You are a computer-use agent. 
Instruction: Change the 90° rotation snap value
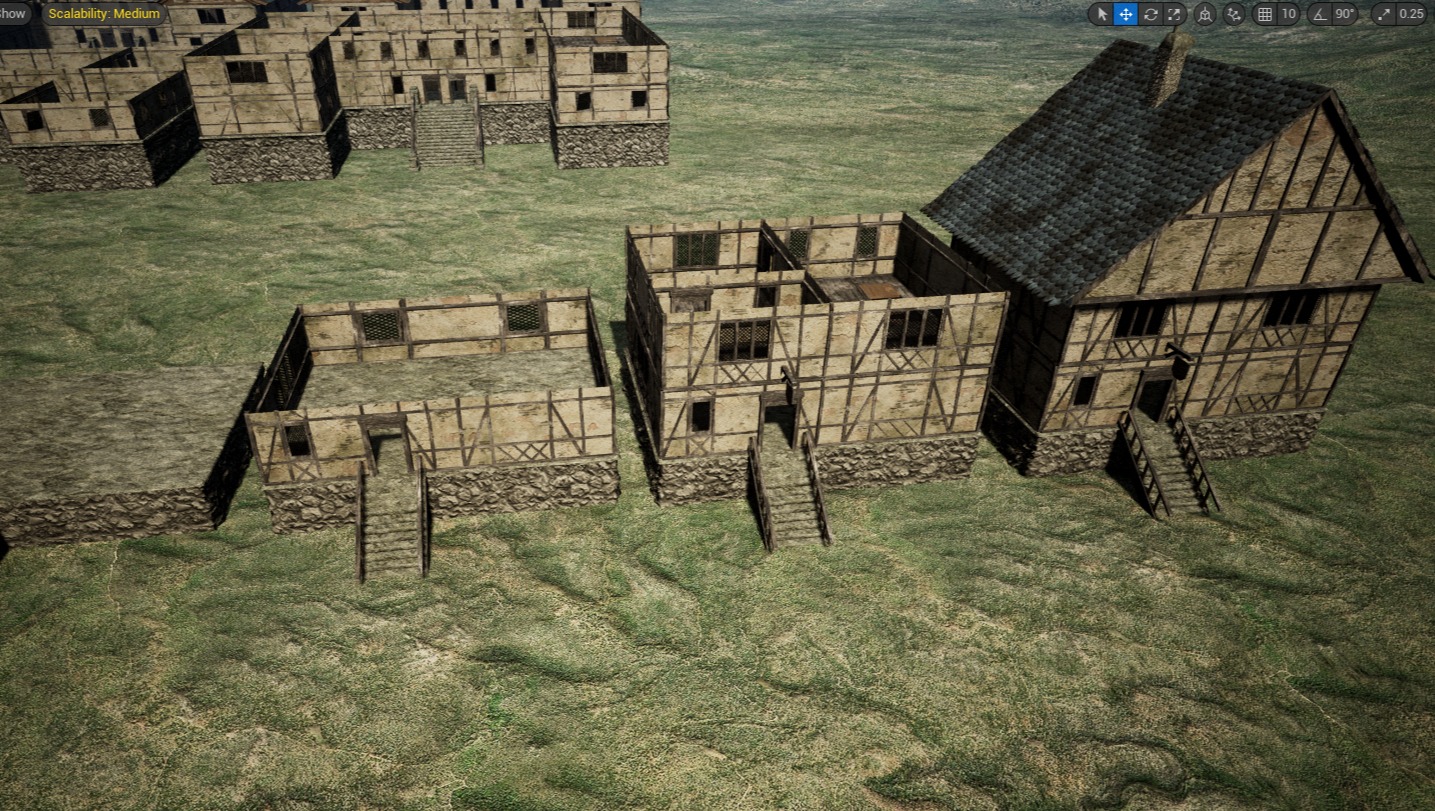pos(1345,14)
